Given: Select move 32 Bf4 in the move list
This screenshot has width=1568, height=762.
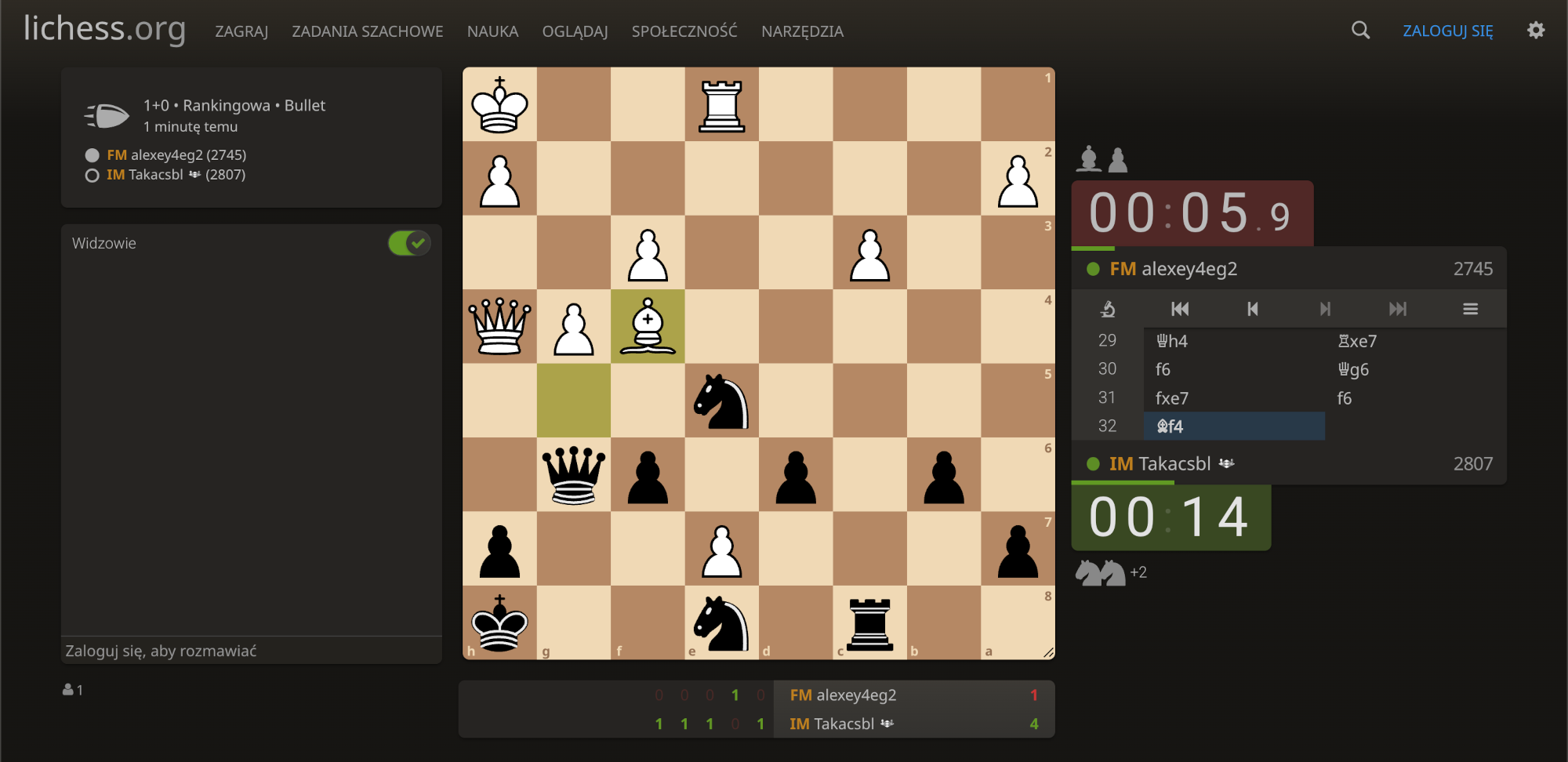Looking at the screenshot, I should coord(1171,426).
